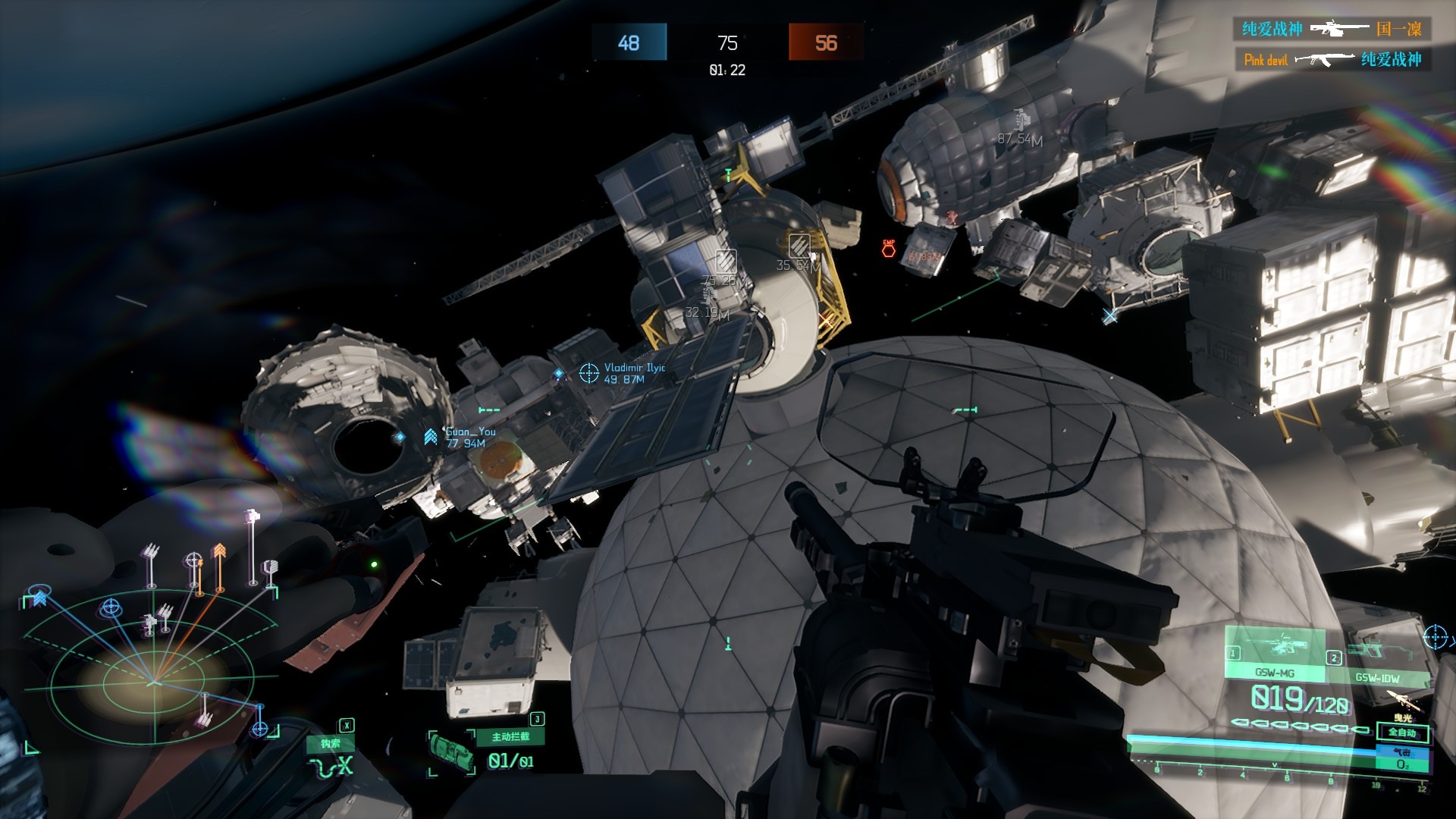Image resolution: width=1456 pixels, height=819 pixels.
Task: Toggle the 全自动 fire mode box
Action: (x=1402, y=733)
